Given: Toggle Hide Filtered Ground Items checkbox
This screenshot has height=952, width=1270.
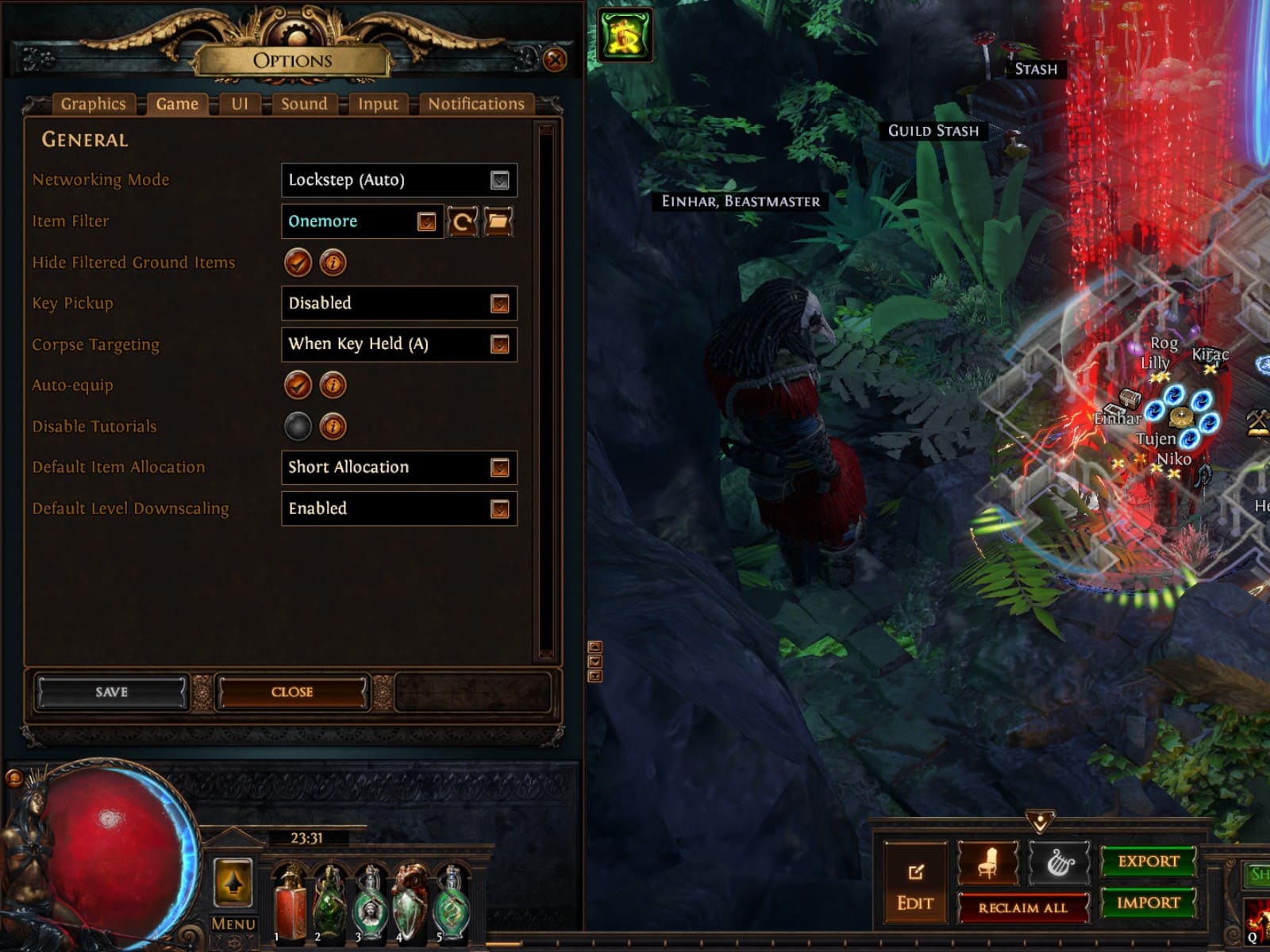Looking at the screenshot, I should (x=298, y=263).
